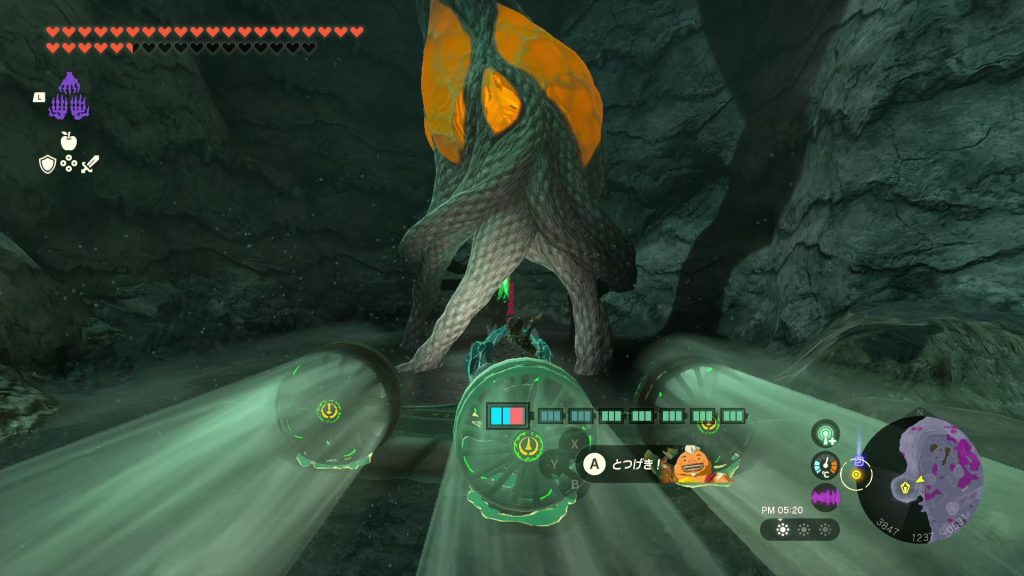Viewport: 1024px width, 576px height.
Task: Select the blue shrine marker beside minimap
Action: [858, 461]
